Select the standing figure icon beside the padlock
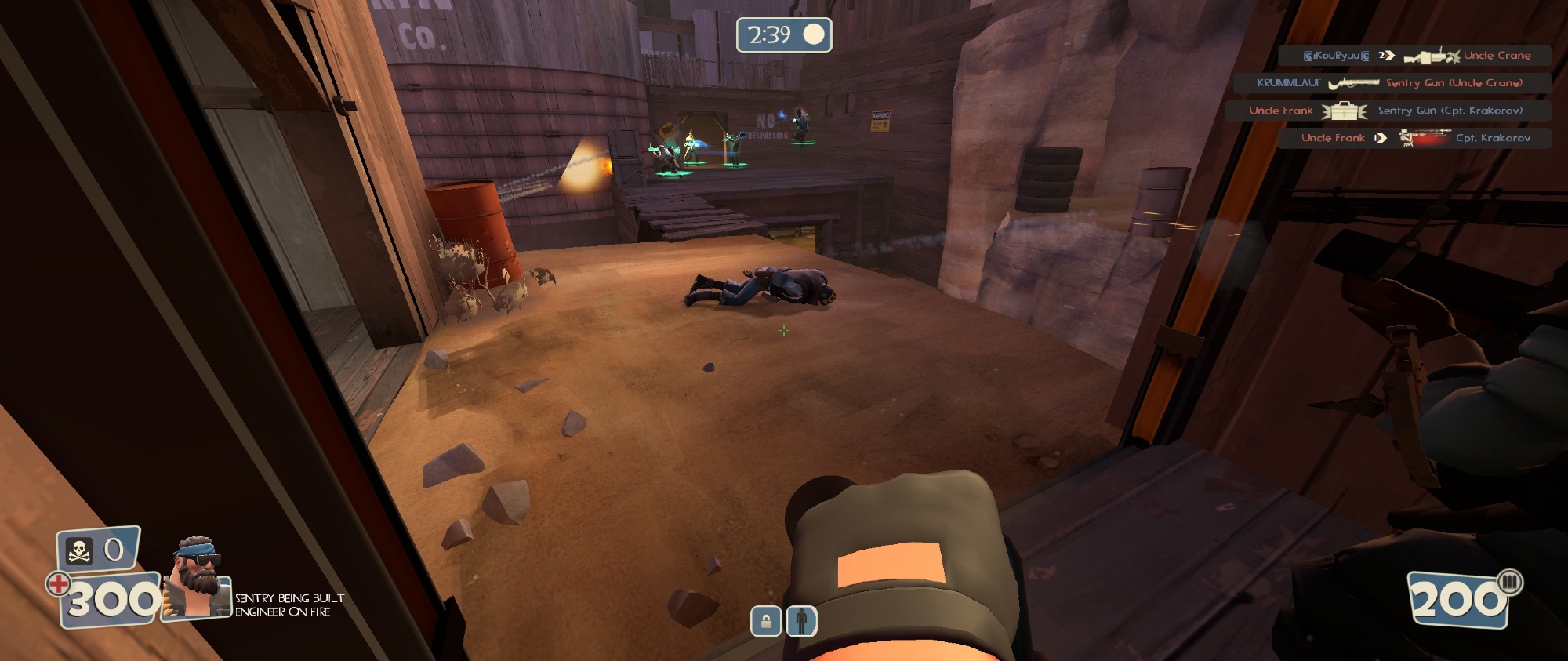The width and height of the screenshot is (1568, 661). [800, 622]
